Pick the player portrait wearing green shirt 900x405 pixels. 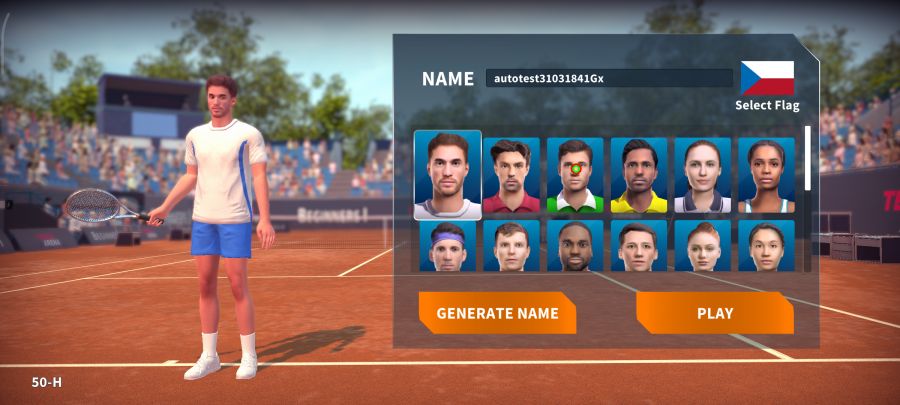(575, 176)
